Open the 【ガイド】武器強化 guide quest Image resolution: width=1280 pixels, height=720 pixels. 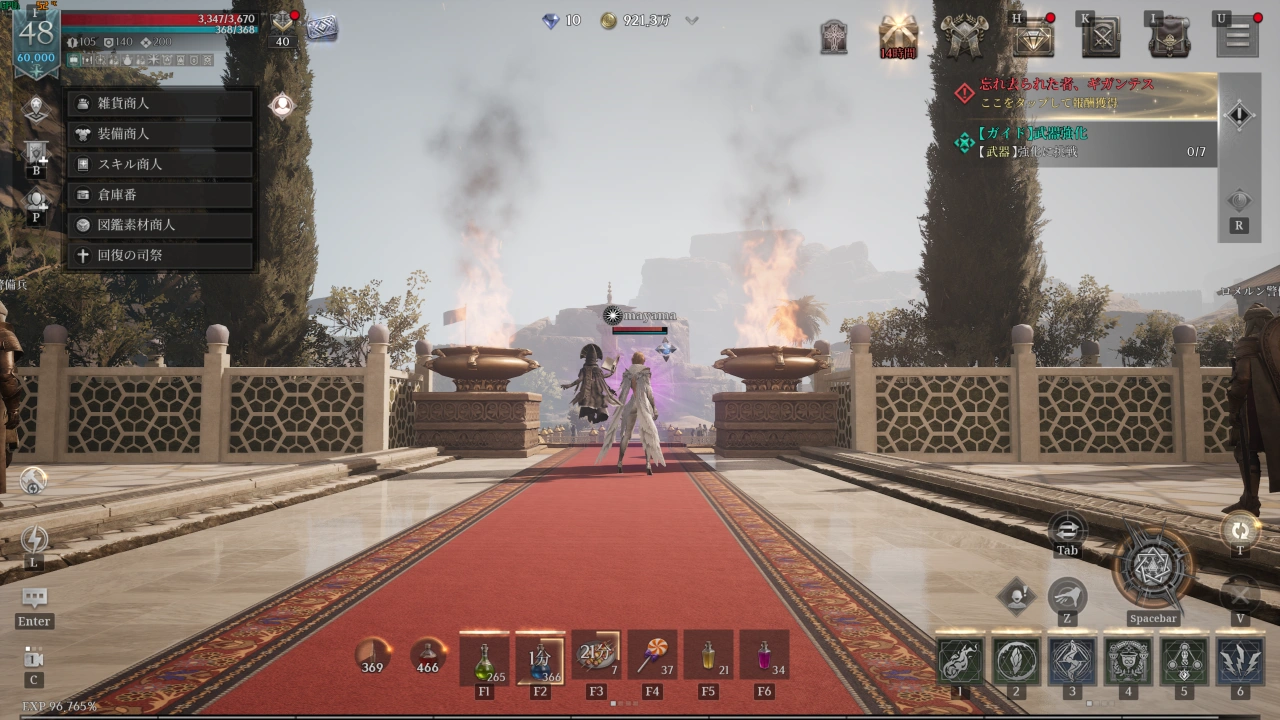(x=1085, y=142)
